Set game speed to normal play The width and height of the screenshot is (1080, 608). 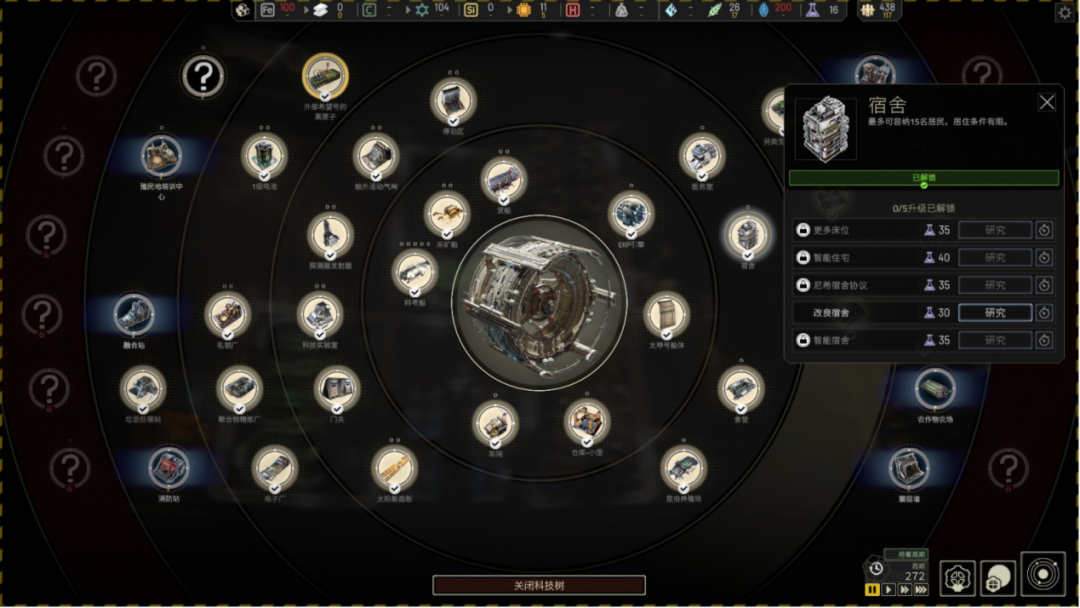[888, 590]
